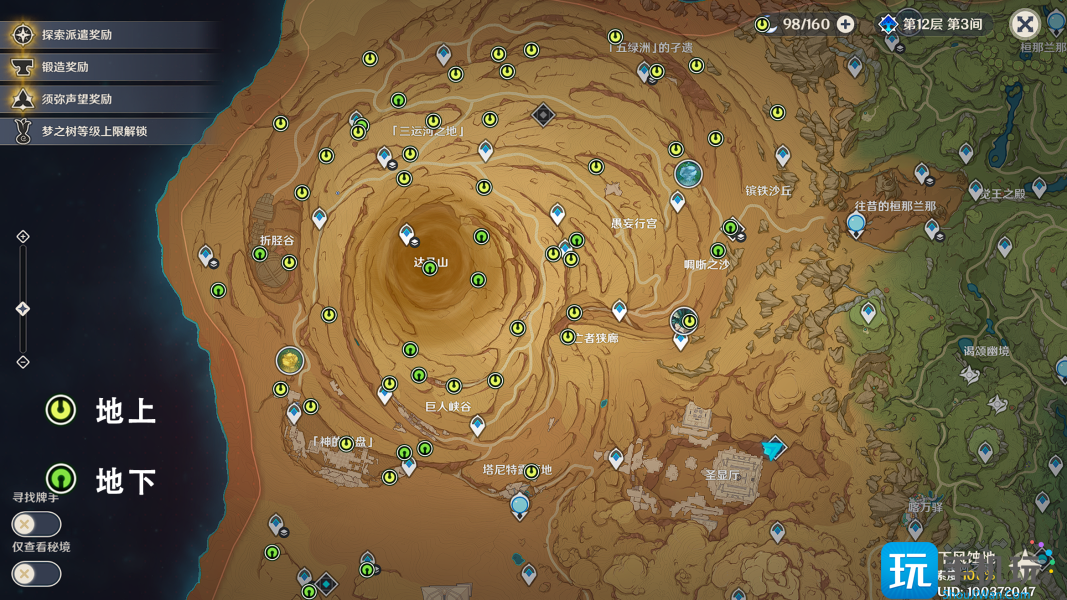
Task: Click the map zoom slider handle
Action: 23,310
